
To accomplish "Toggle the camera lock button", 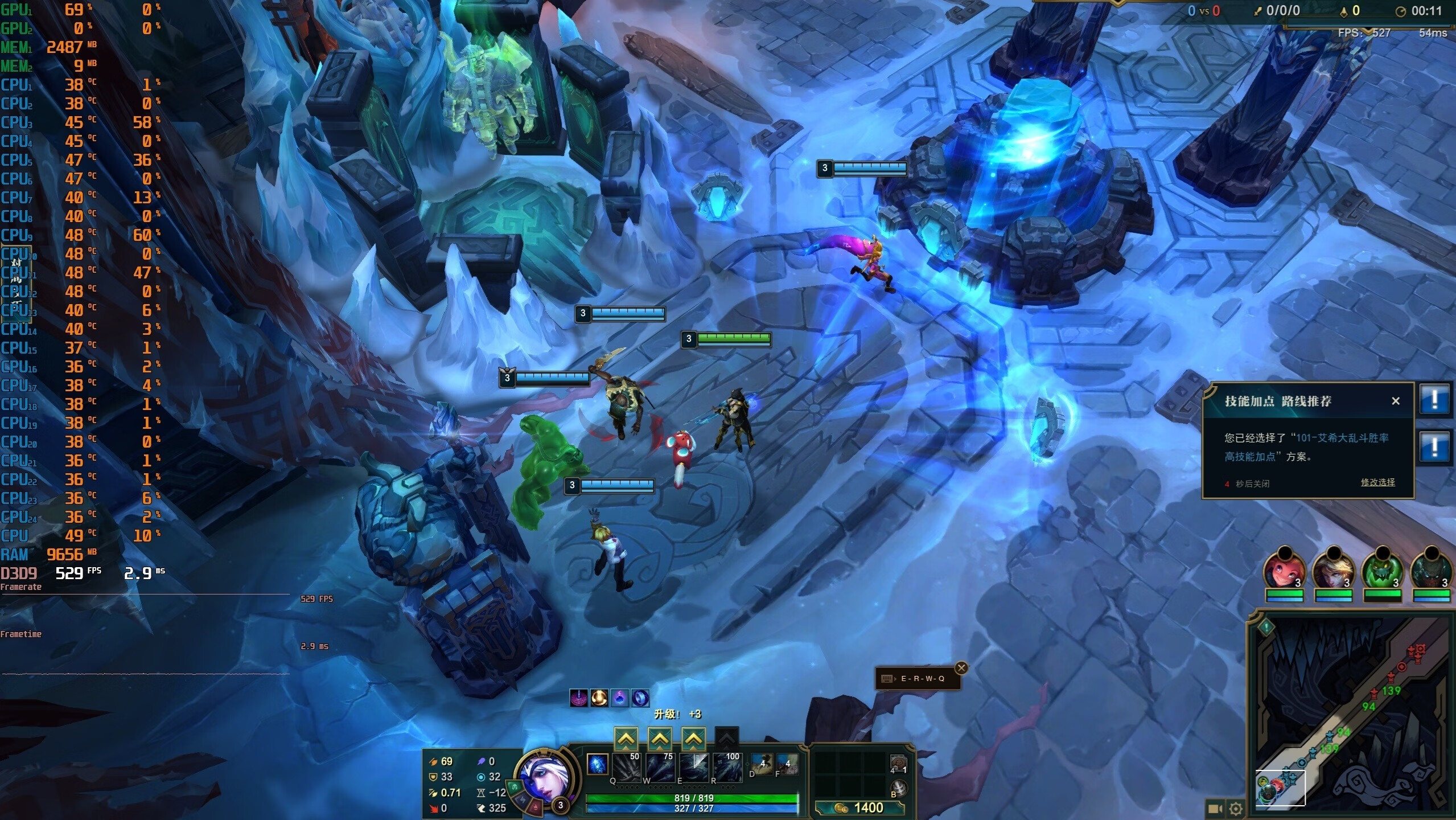I will click(x=1215, y=808).
